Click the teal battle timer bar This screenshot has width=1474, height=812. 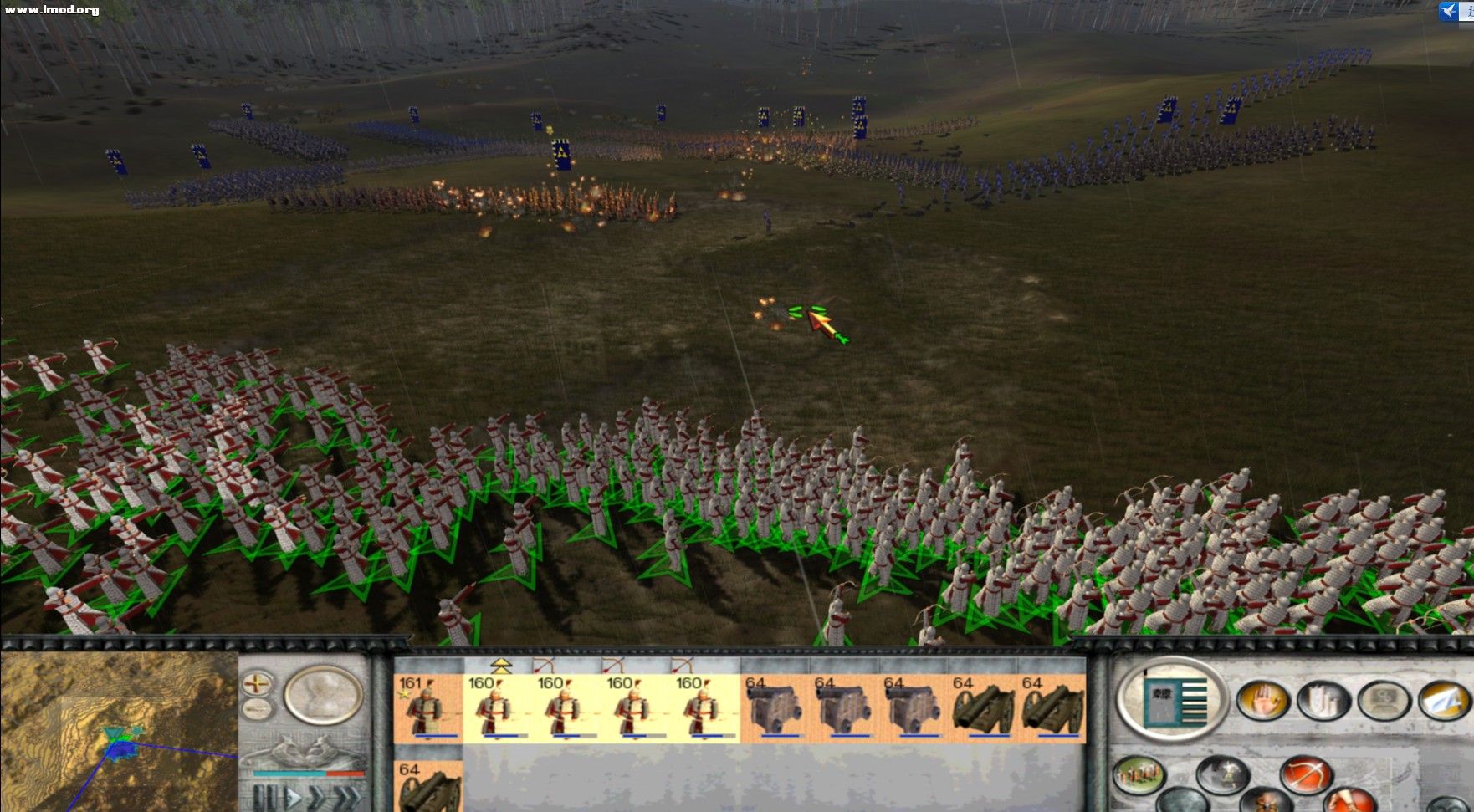coord(290,774)
